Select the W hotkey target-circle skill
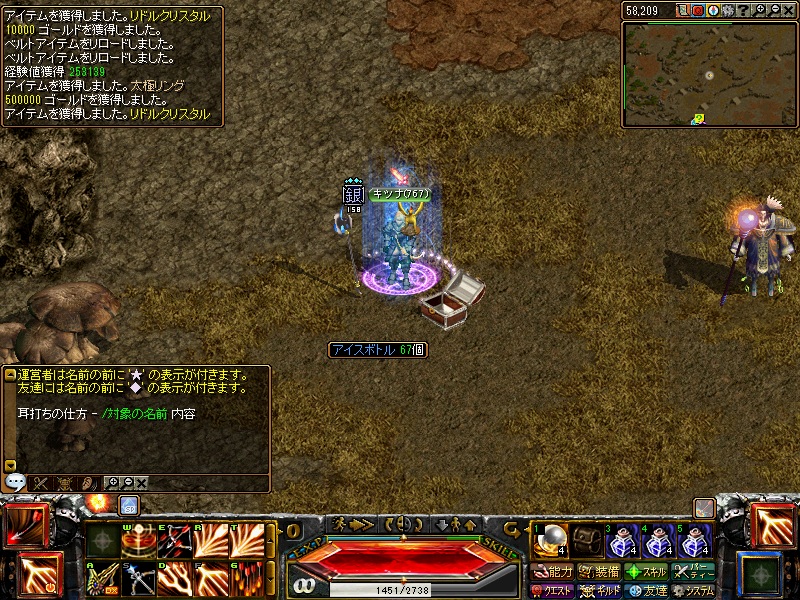 (139, 541)
